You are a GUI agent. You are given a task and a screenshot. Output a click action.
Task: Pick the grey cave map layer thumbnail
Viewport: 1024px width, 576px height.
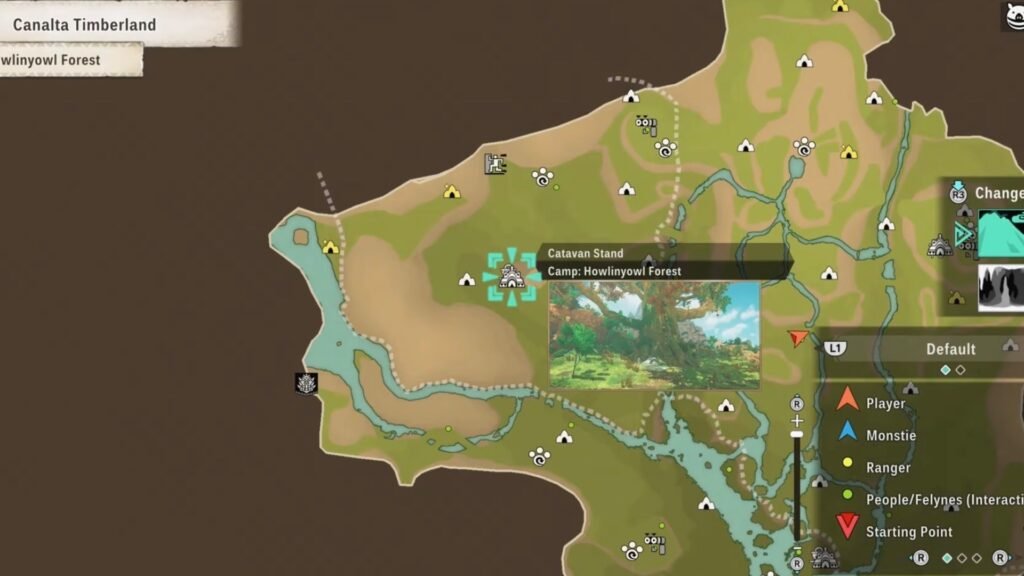point(1000,287)
